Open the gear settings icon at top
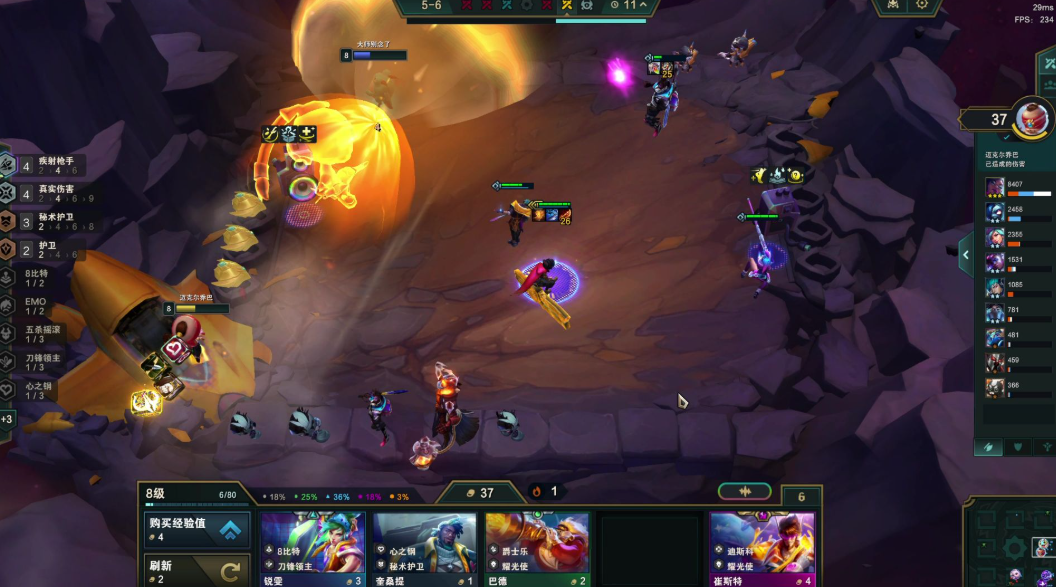This screenshot has height=587, width=1056. click(x=921, y=5)
